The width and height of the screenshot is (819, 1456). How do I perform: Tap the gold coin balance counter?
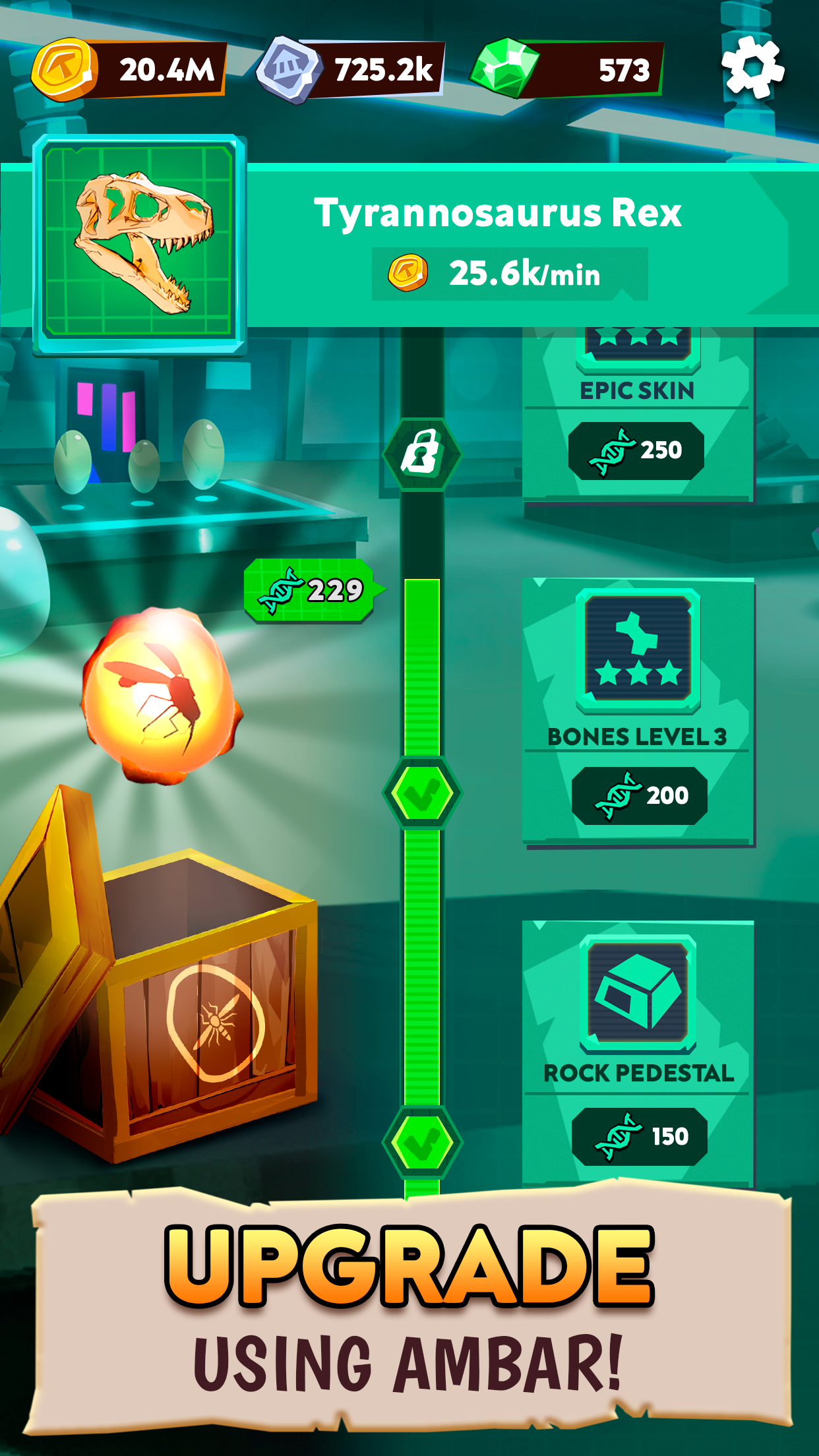[x=129, y=69]
